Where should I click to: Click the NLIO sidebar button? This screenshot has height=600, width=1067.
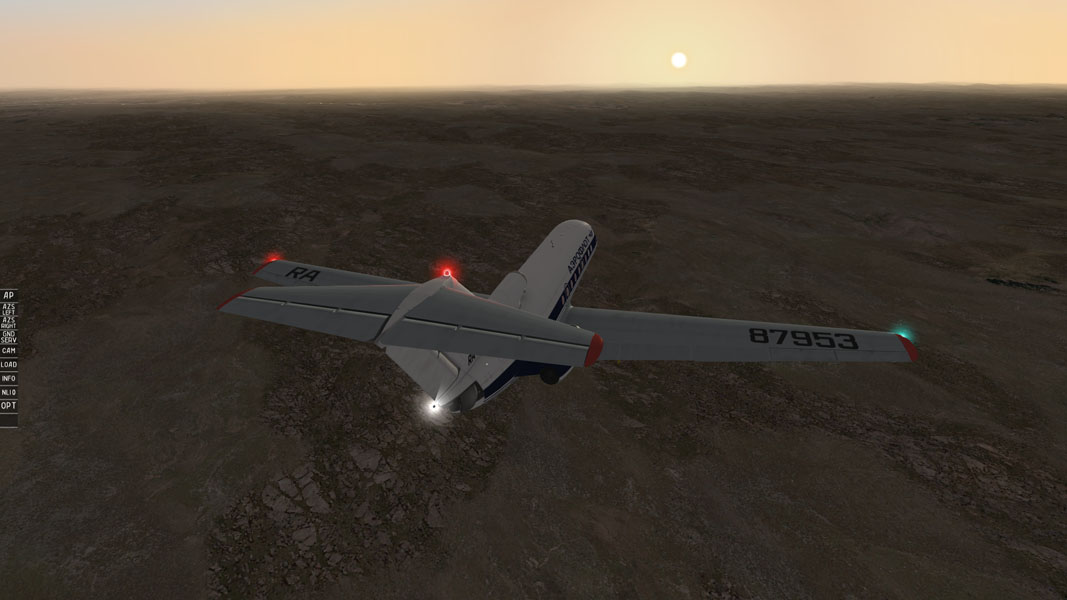coord(8,393)
